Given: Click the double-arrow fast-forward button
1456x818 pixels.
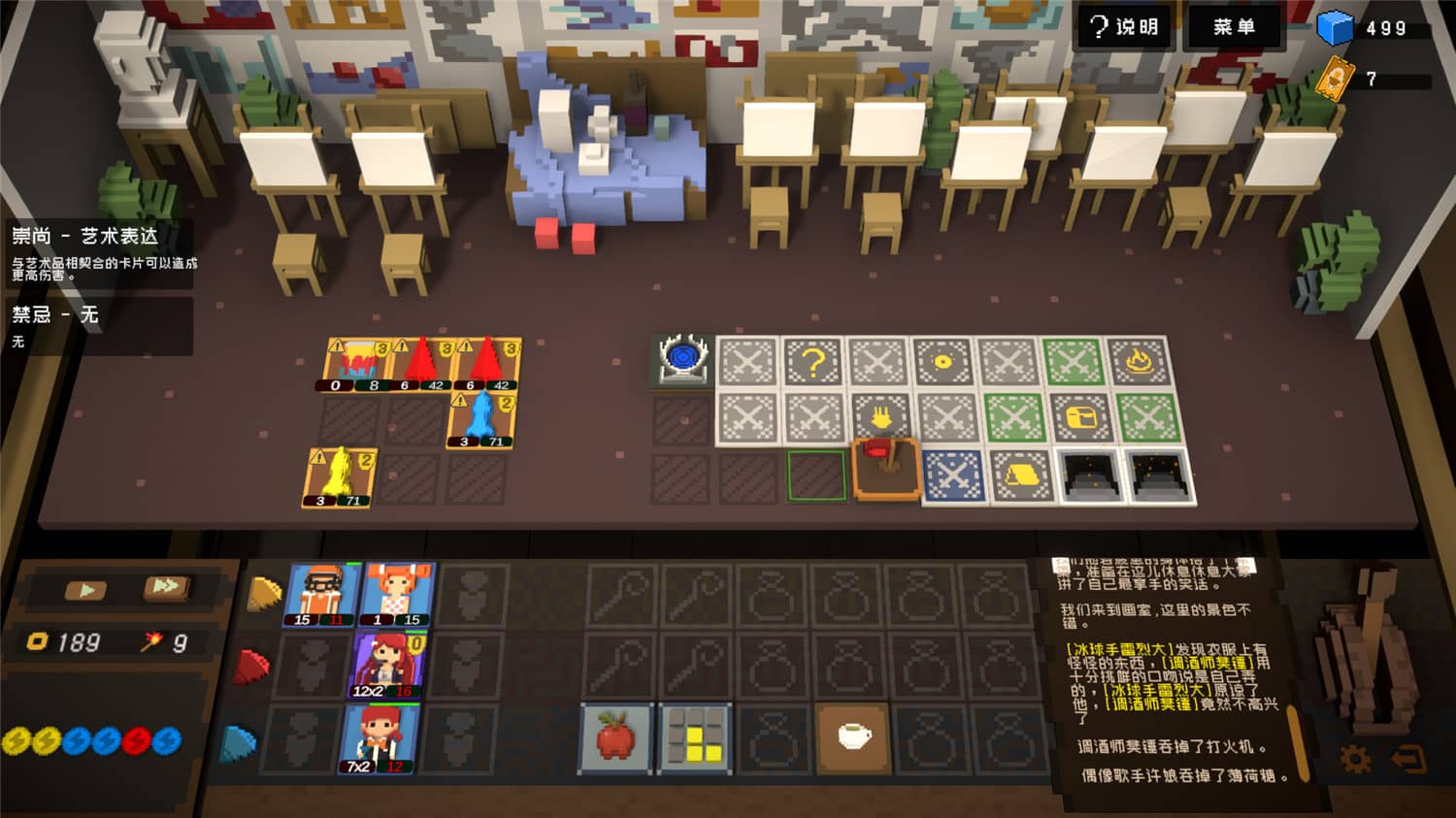Looking at the screenshot, I should [165, 587].
